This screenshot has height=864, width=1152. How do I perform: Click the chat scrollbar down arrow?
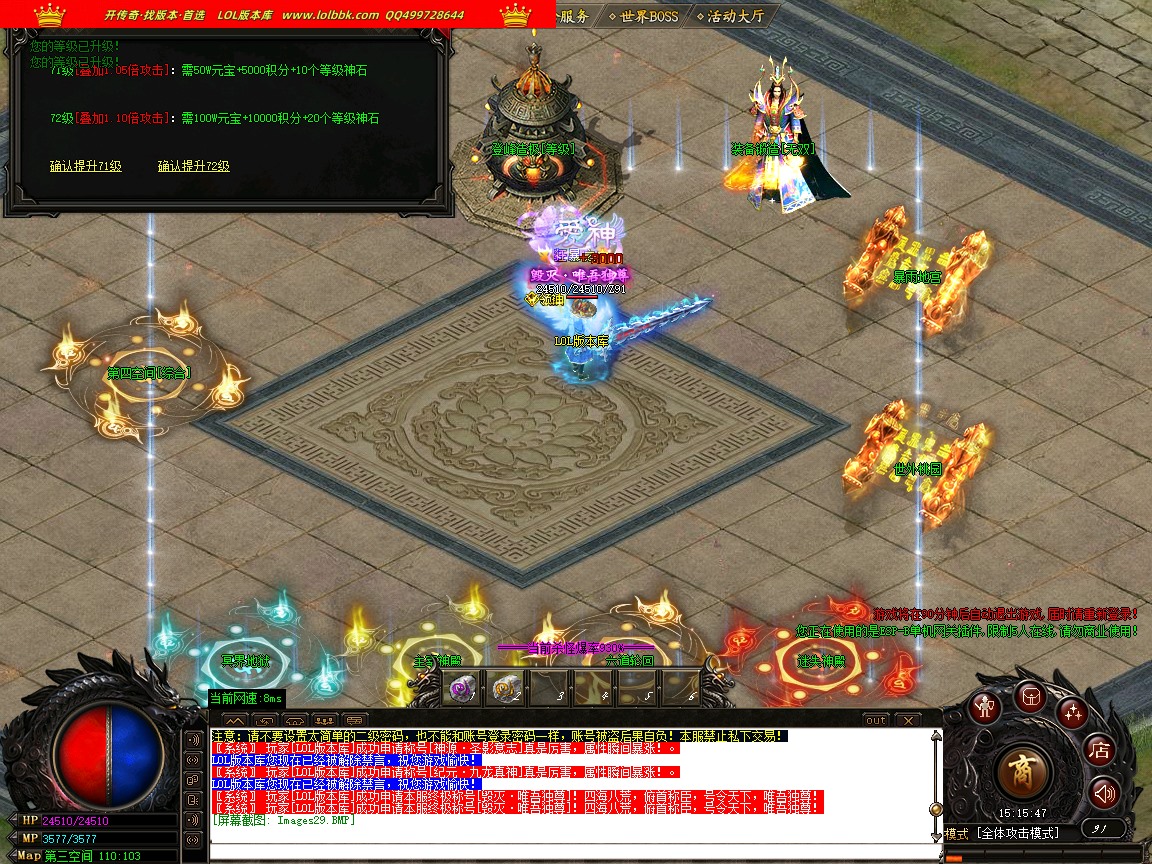[936, 834]
